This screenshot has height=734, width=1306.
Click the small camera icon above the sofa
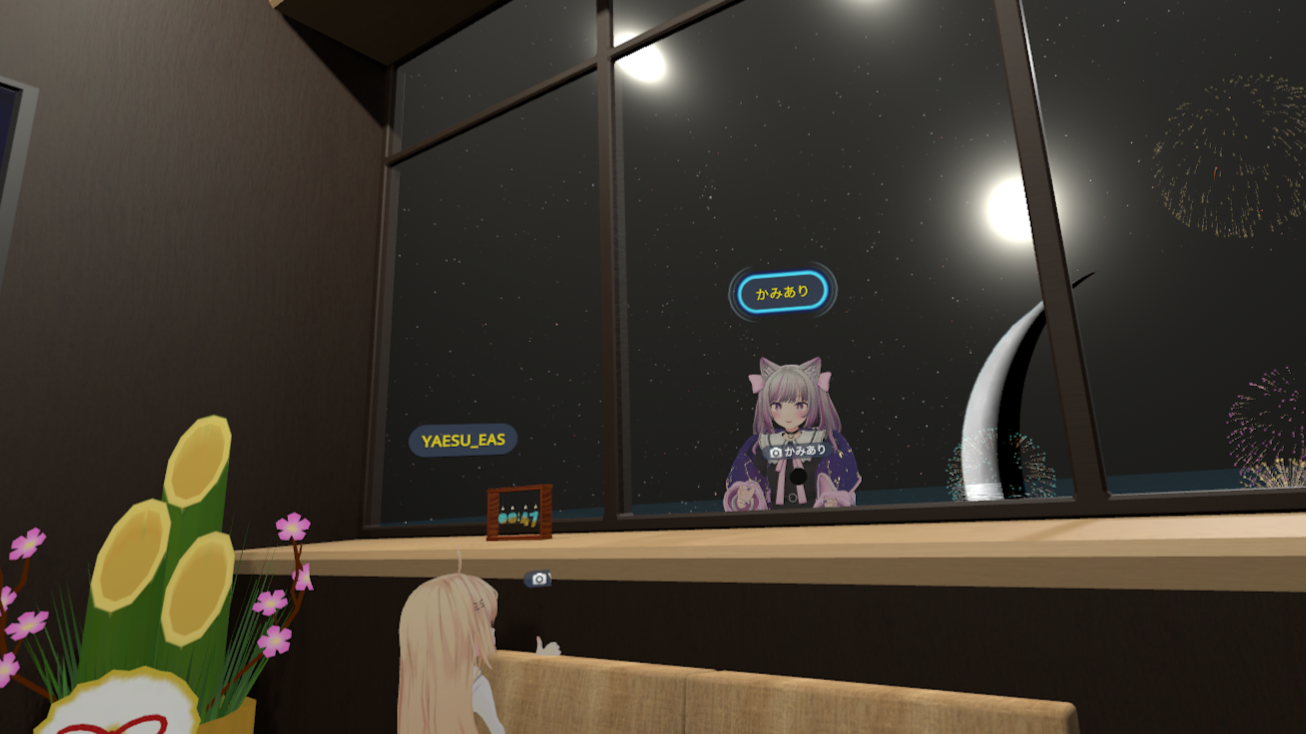538,579
